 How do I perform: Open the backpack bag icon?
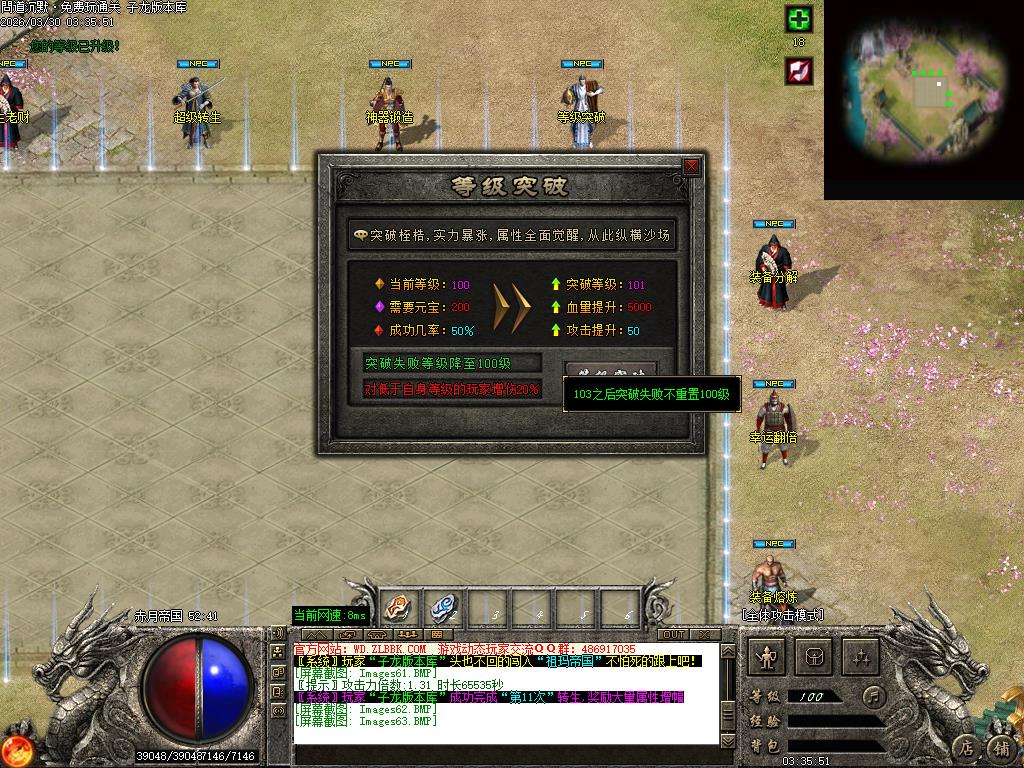point(815,657)
